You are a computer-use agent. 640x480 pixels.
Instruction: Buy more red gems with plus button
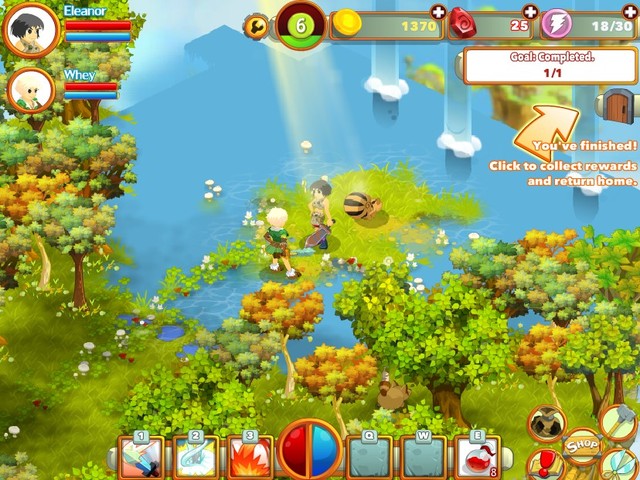[x=531, y=12]
